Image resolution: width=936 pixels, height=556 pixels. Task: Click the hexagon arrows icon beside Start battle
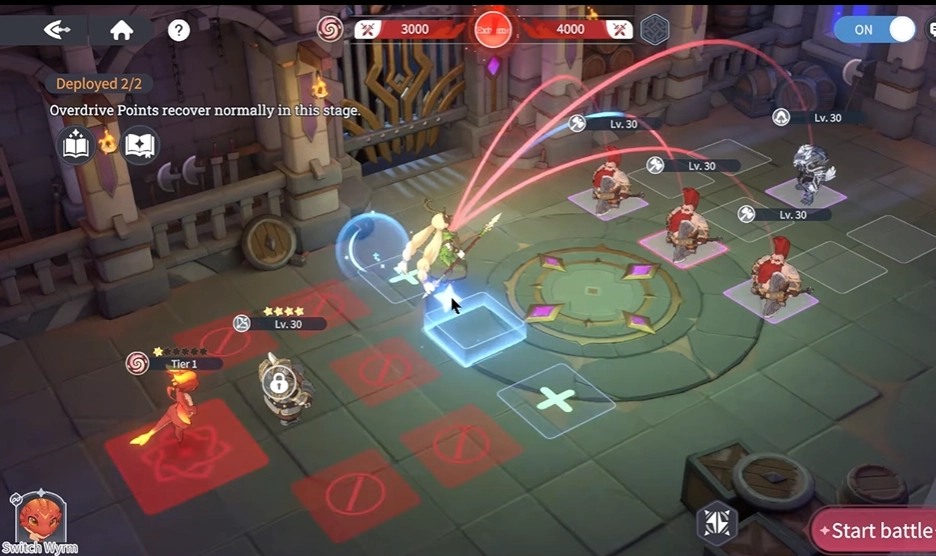click(716, 522)
